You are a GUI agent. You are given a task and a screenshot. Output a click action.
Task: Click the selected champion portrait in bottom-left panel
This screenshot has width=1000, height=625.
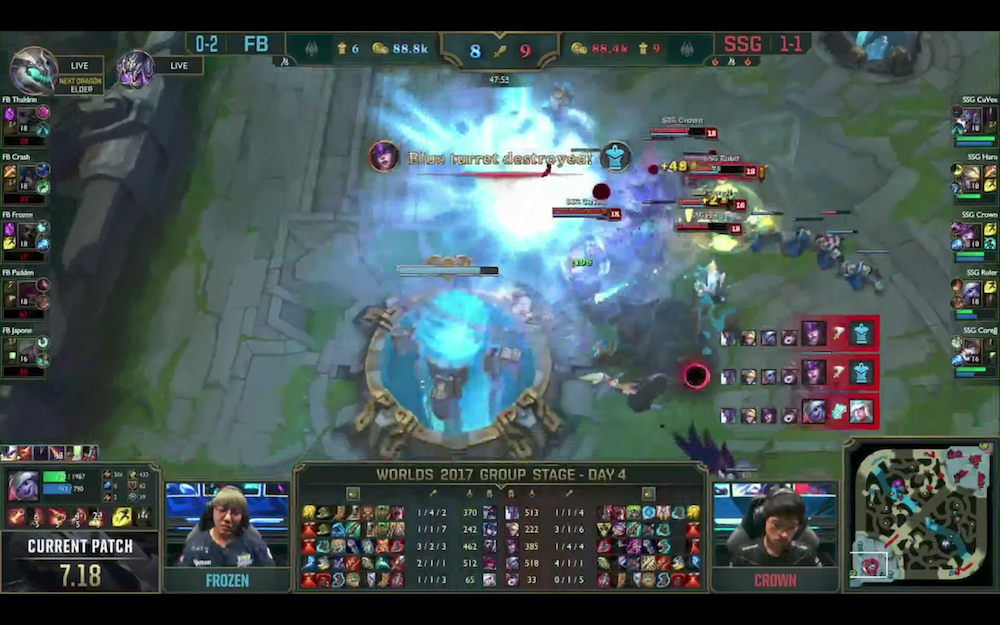pyautogui.click(x=23, y=486)
